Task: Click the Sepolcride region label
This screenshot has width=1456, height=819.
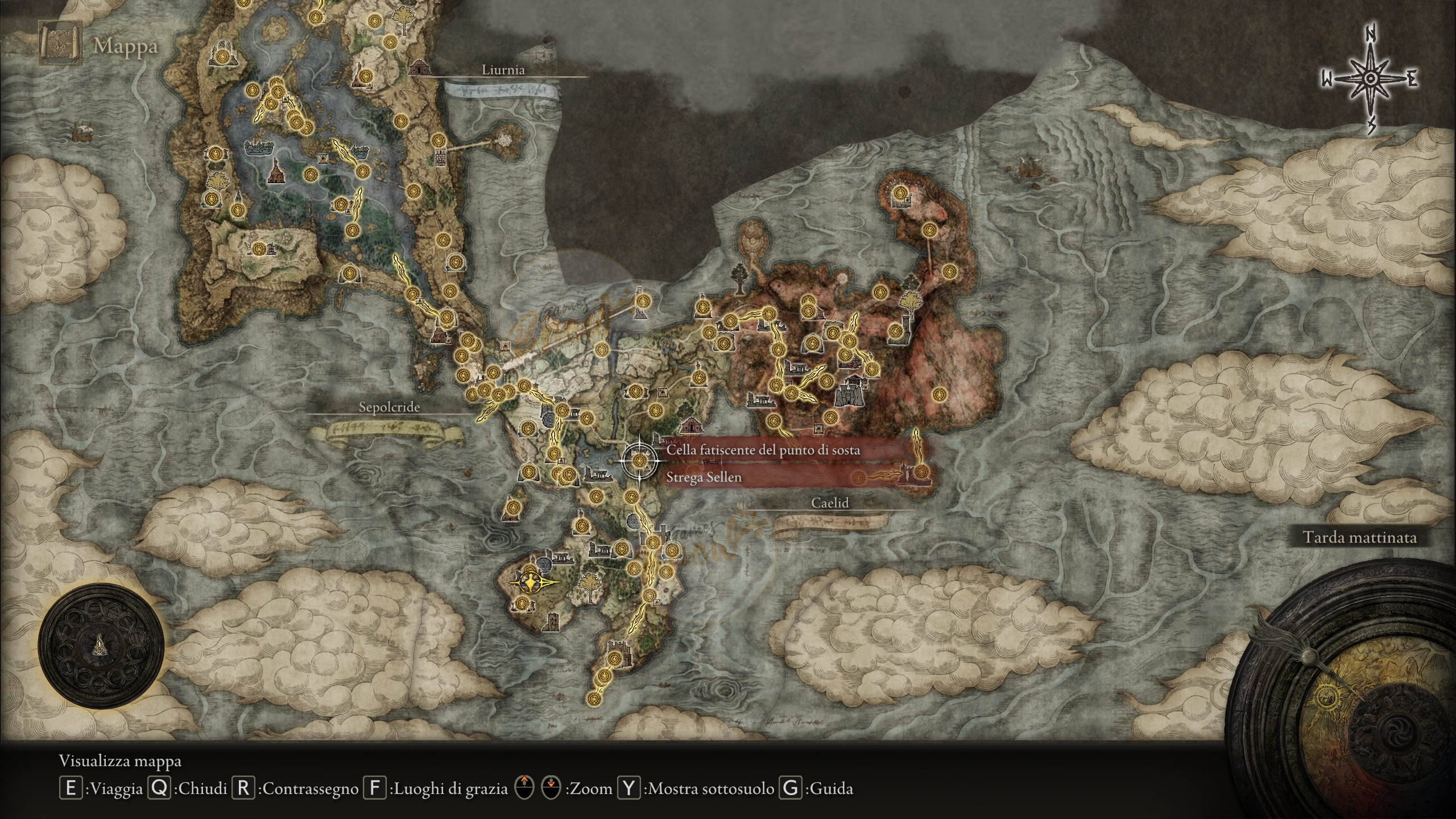Action: click(x=389, y=407)
